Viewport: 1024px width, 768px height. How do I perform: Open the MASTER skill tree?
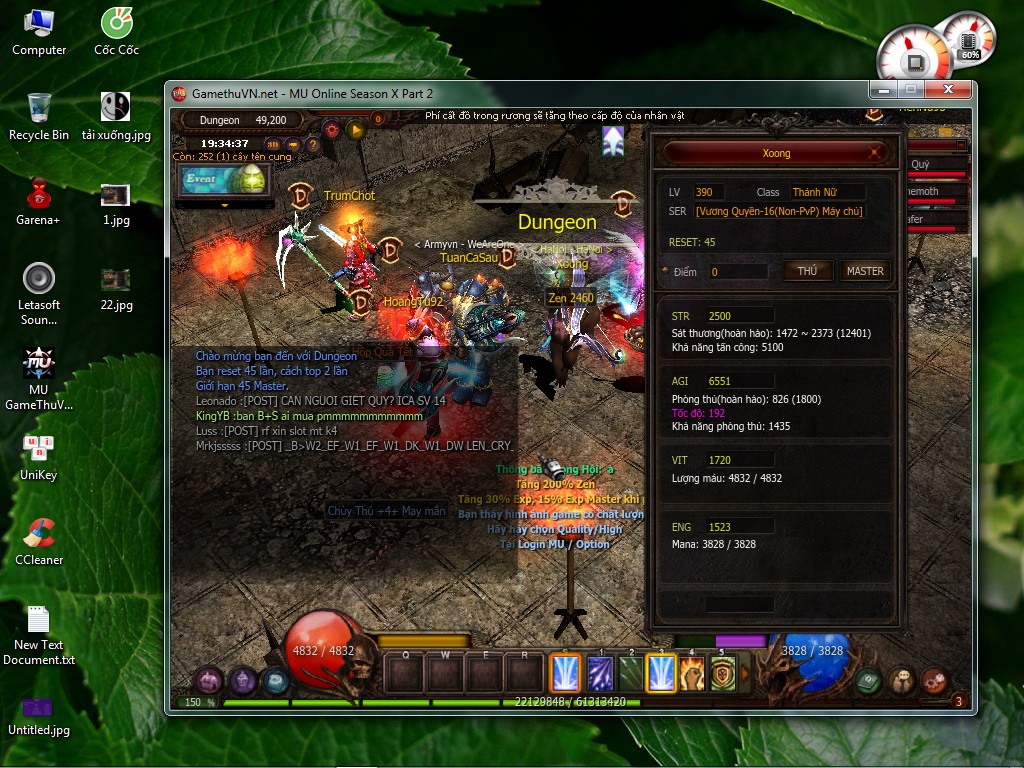click(864, 271)
